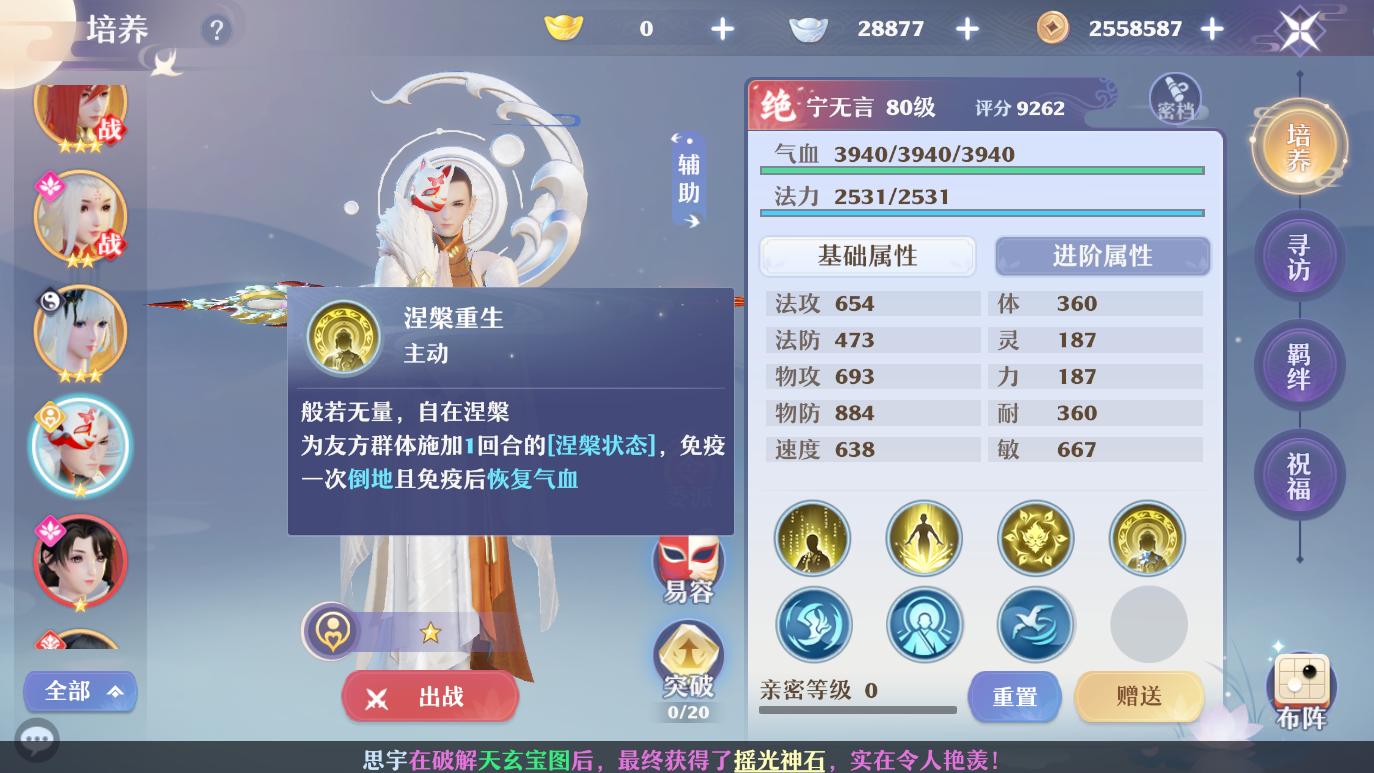The height and width of the screenshot is (773, 1374).
Task: Click the 易容 face-change mask icon
Action: [x=687, y=566]
